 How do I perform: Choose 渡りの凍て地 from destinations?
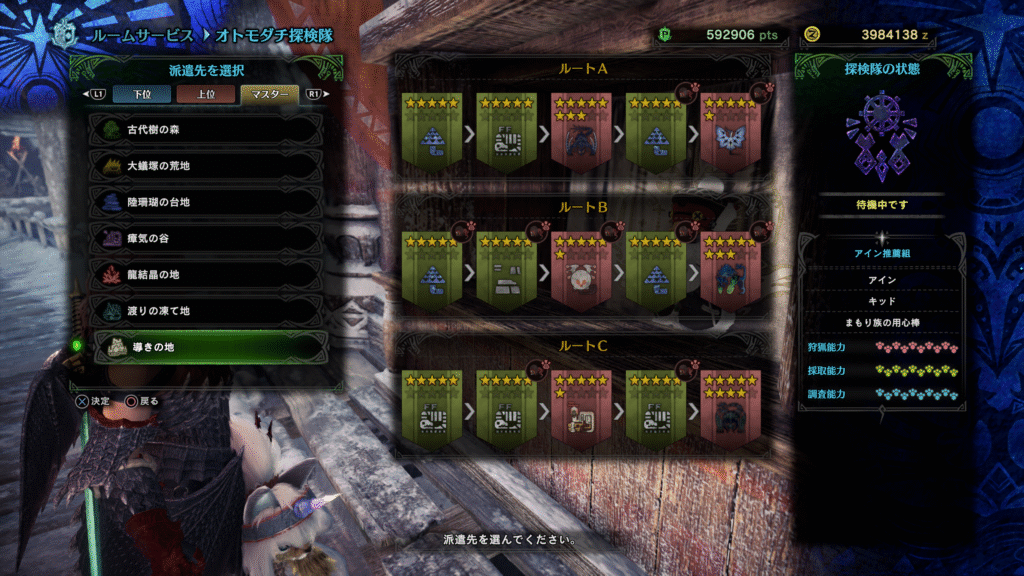click(208, 310)
